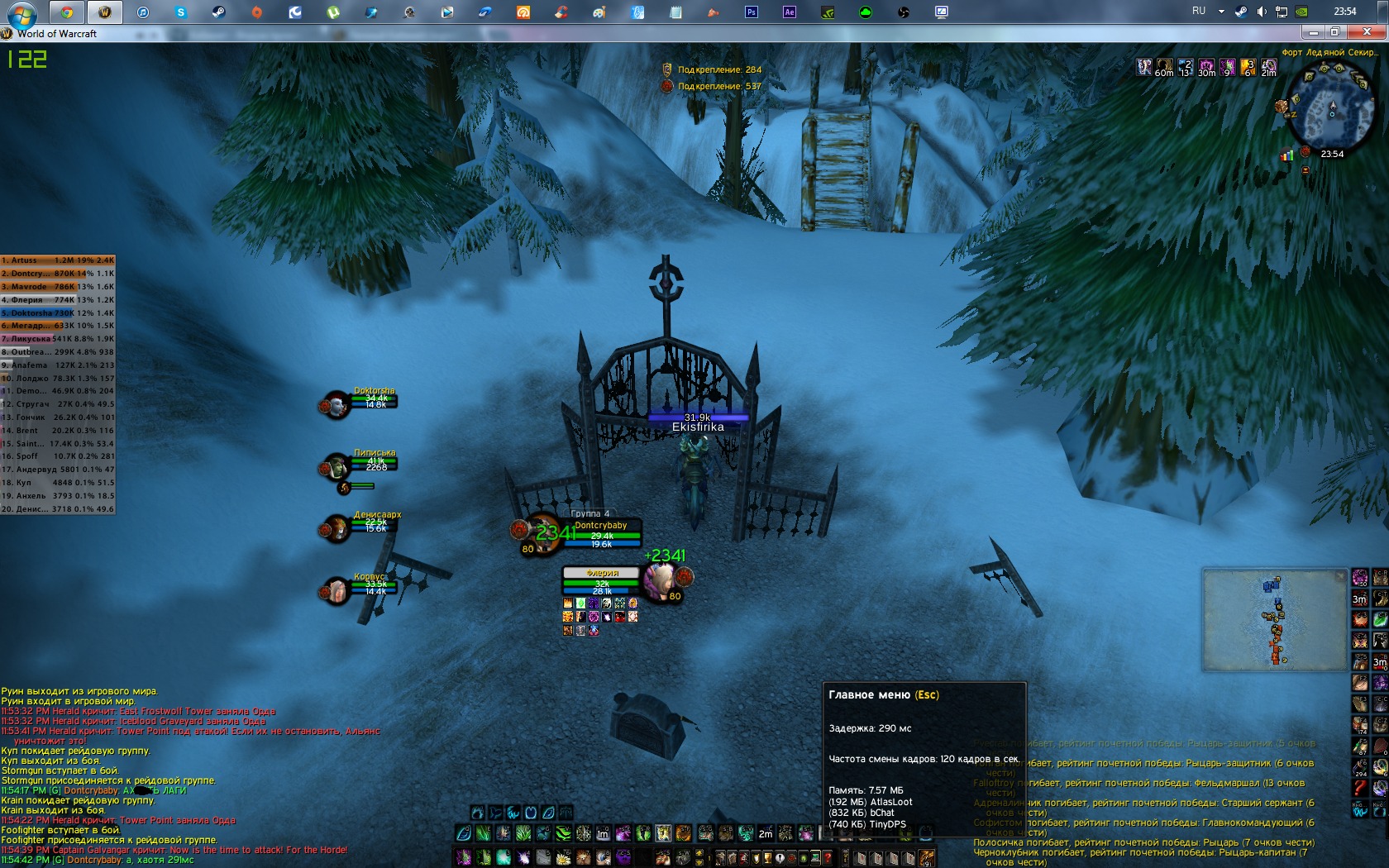Activate the green claw ability bound to V
This screenshot has width=1389, height=868.
pyautogui.click(x=564, y=833)
